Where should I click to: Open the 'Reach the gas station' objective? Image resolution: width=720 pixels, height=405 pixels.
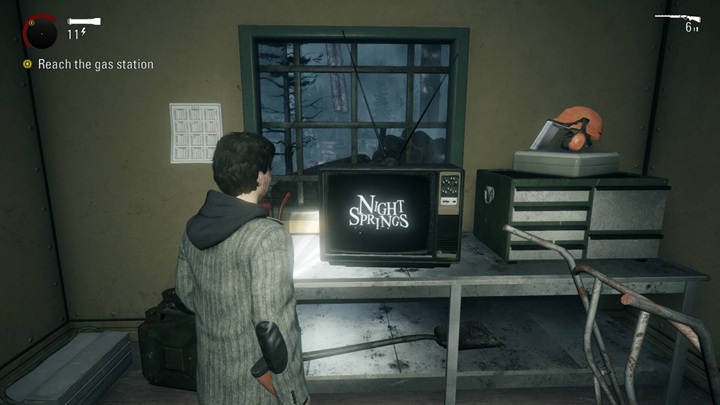coord(95,65)
